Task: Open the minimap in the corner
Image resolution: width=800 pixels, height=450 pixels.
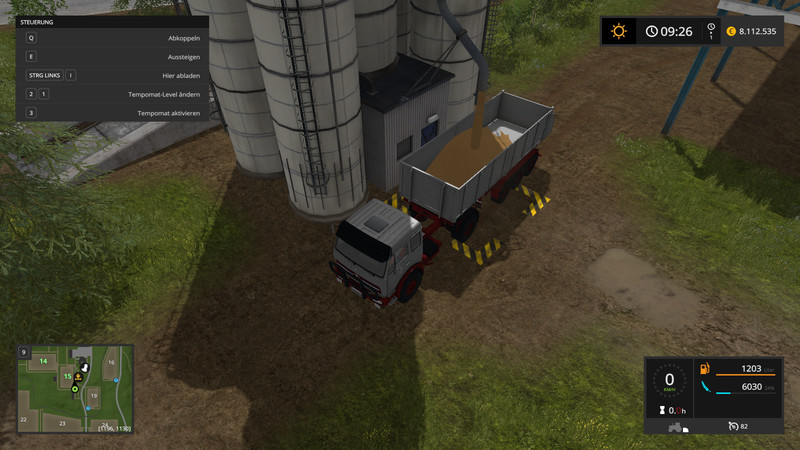Action: [x=75, y=389]
